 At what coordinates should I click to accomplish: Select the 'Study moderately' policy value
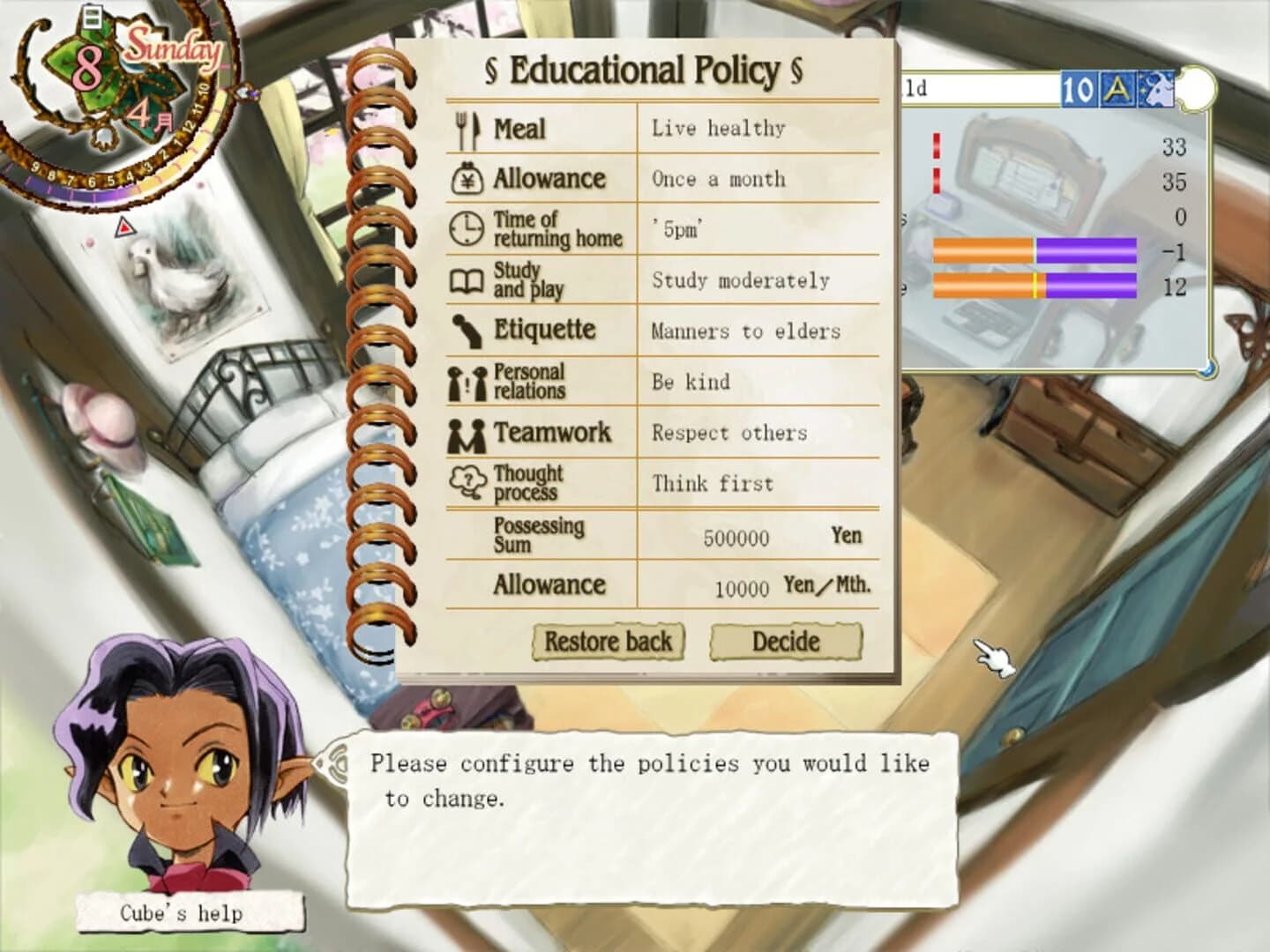pos(739,280)
